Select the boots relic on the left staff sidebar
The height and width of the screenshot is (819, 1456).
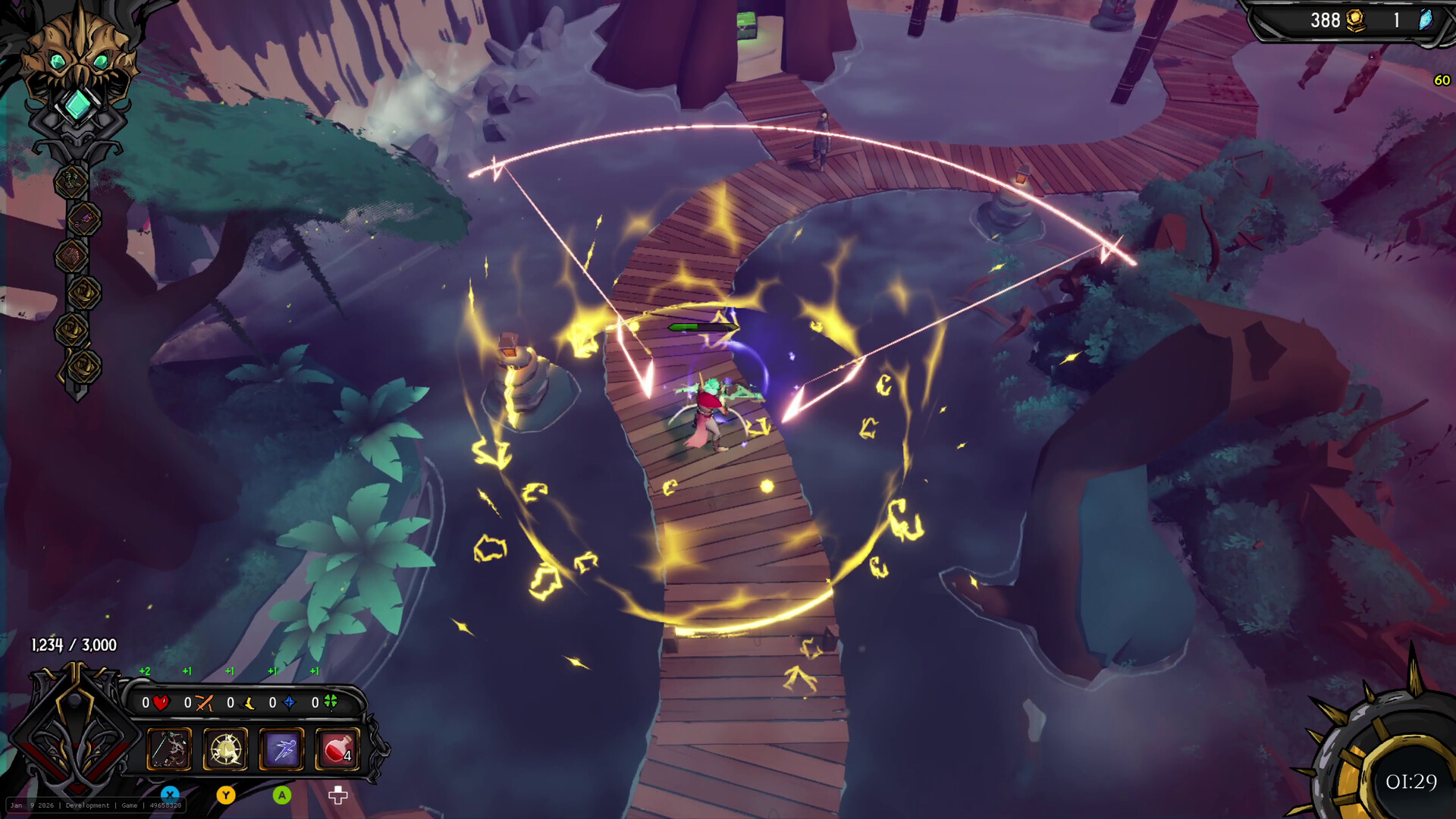click(71, 182)
